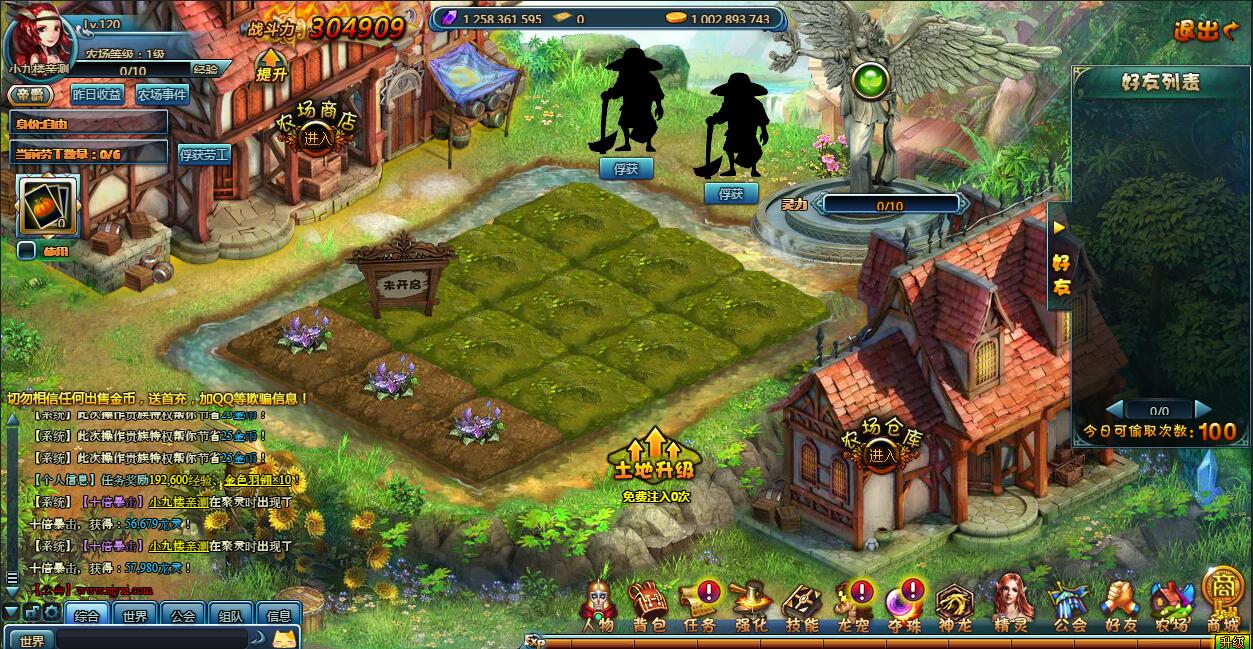Open the 任务 quest scroll icon
The width and height of the screenshot is (1253, 649).
(x=700, y=606)
